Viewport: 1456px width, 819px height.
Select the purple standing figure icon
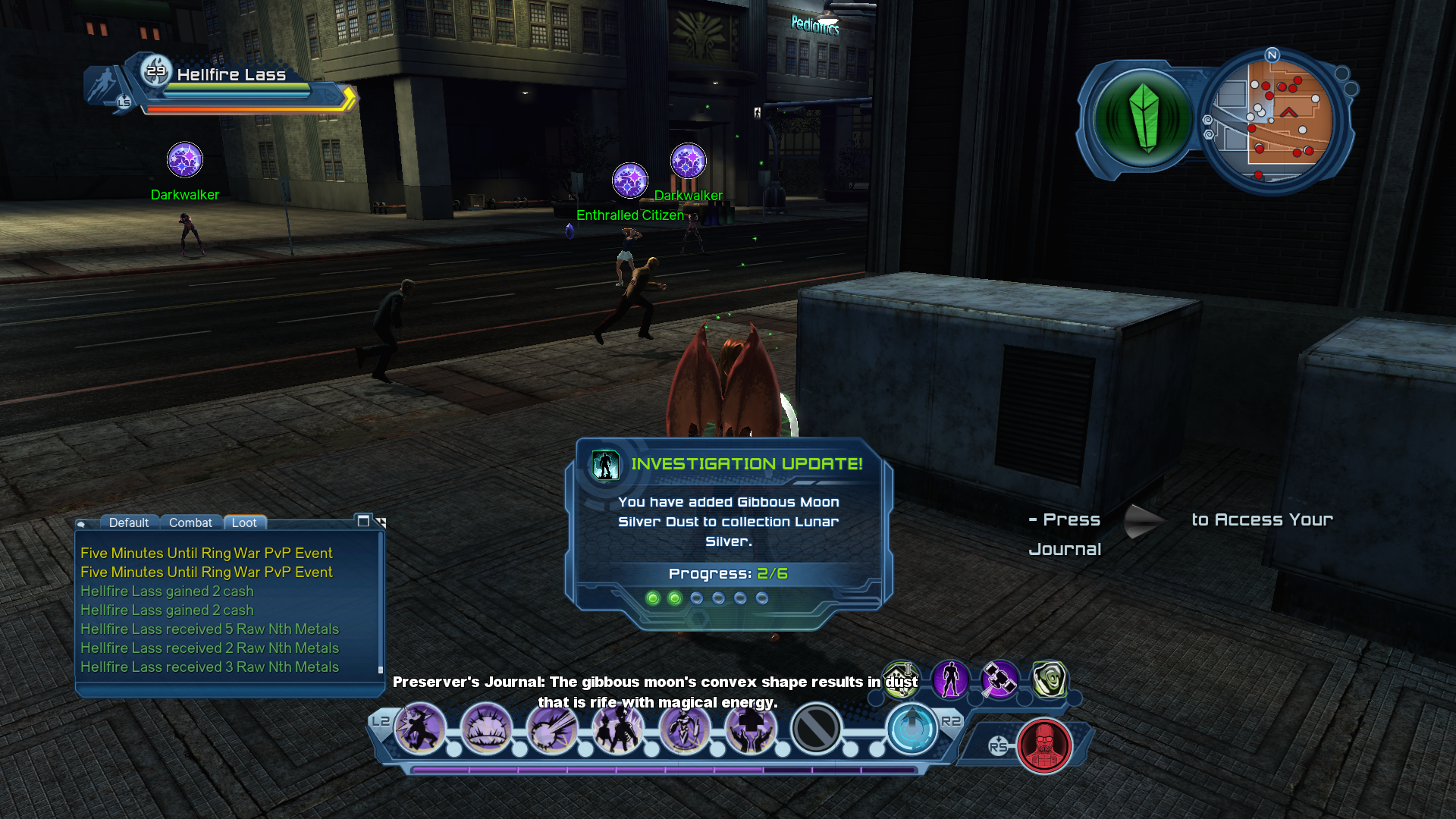pyautogui.click(x=950, y=679)
